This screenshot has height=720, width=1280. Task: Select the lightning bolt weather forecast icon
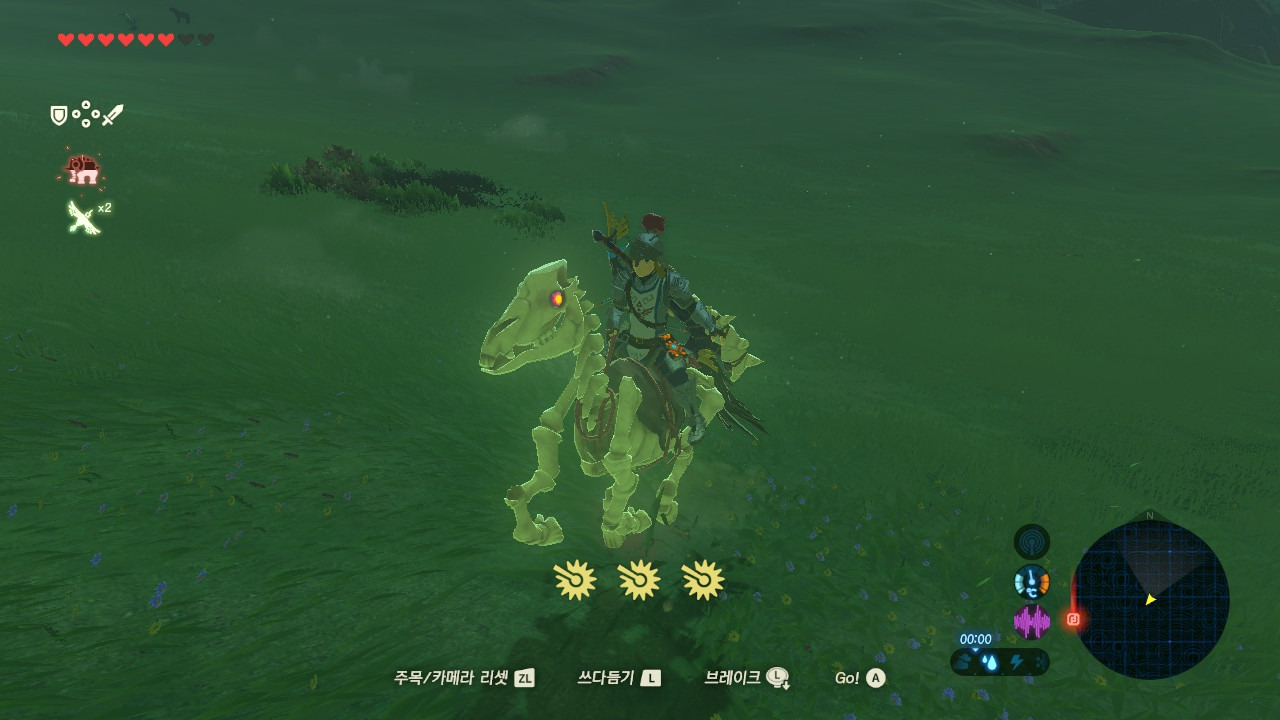tap(1017, 662)
